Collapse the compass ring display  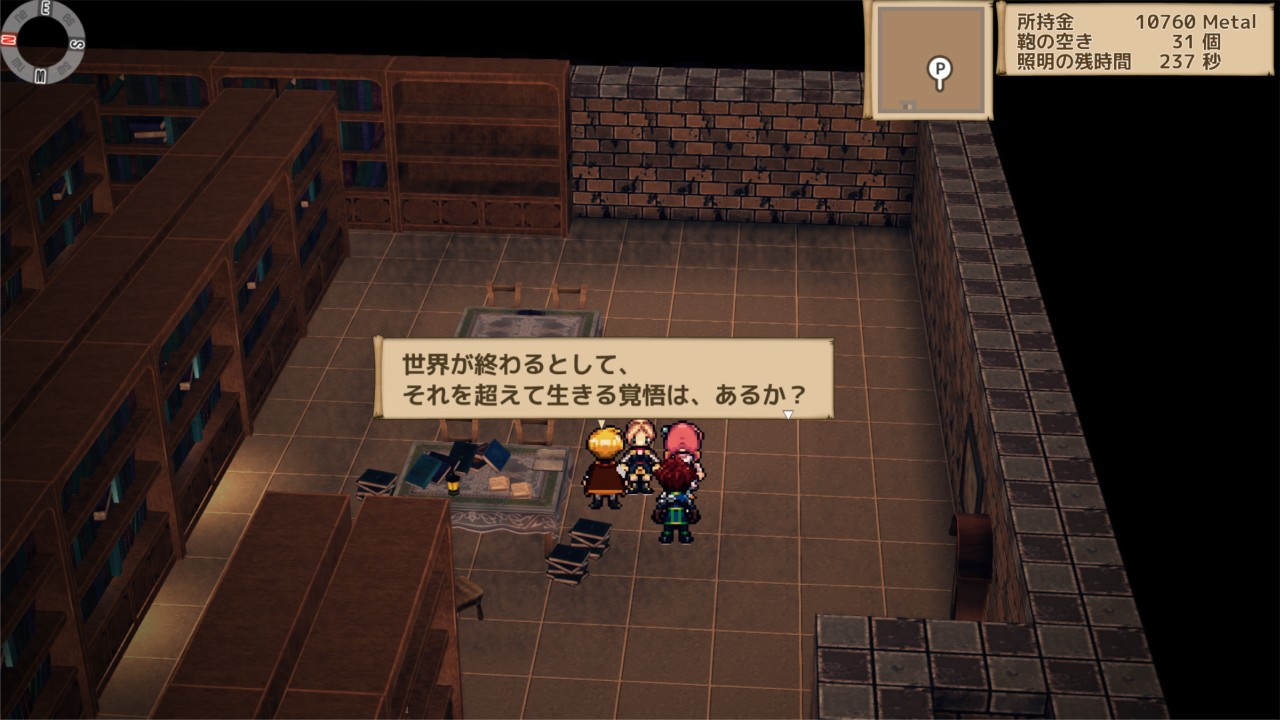pos(43,42)
